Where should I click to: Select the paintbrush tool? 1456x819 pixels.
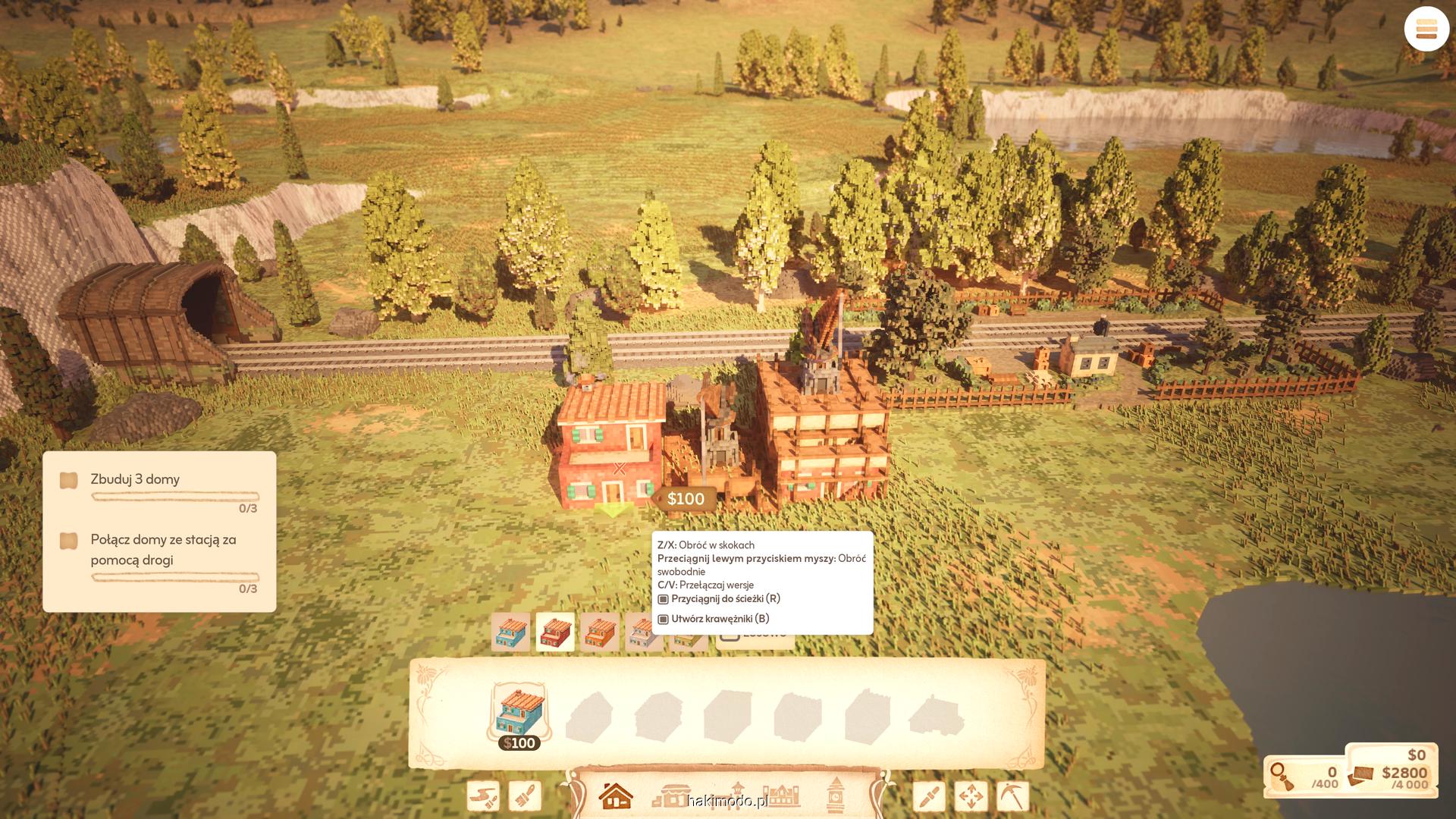pos(525,796)
